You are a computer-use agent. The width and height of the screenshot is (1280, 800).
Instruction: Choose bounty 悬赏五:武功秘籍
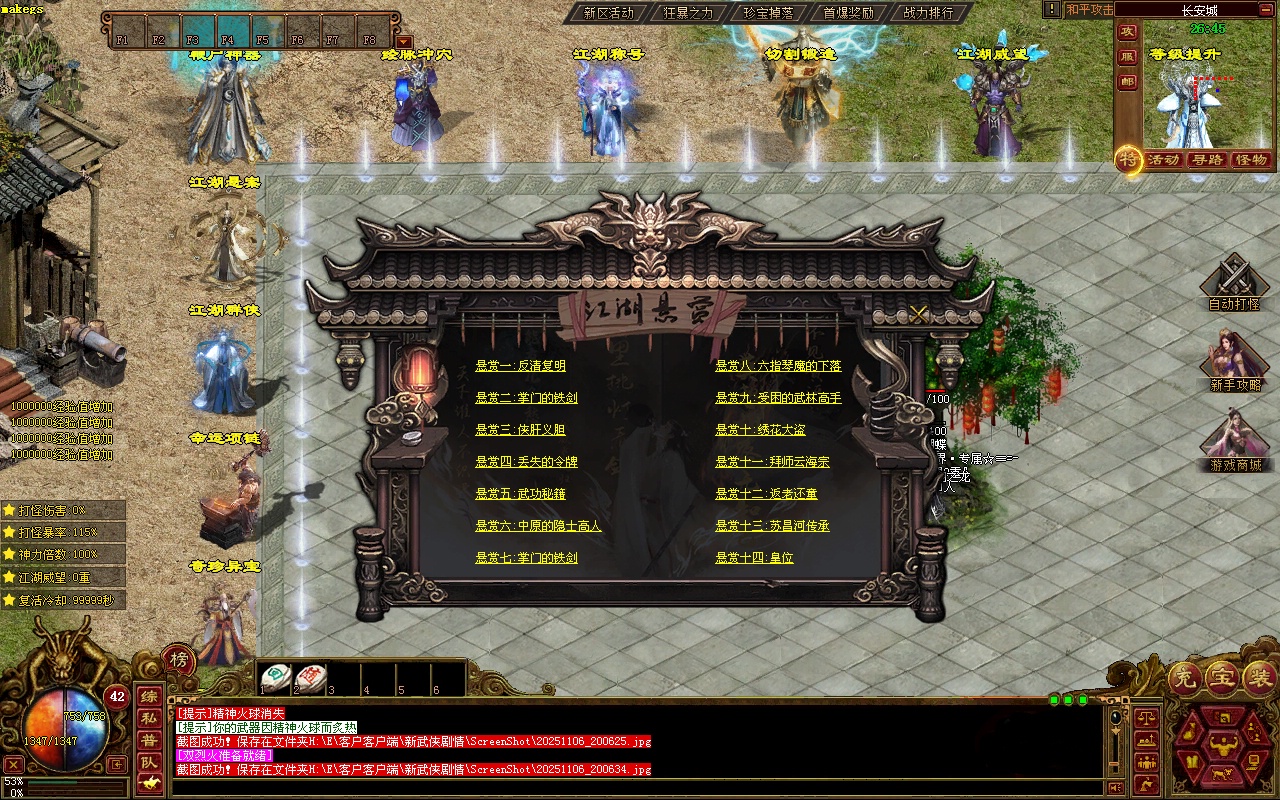pyautogui.click(x=520, y=494)
